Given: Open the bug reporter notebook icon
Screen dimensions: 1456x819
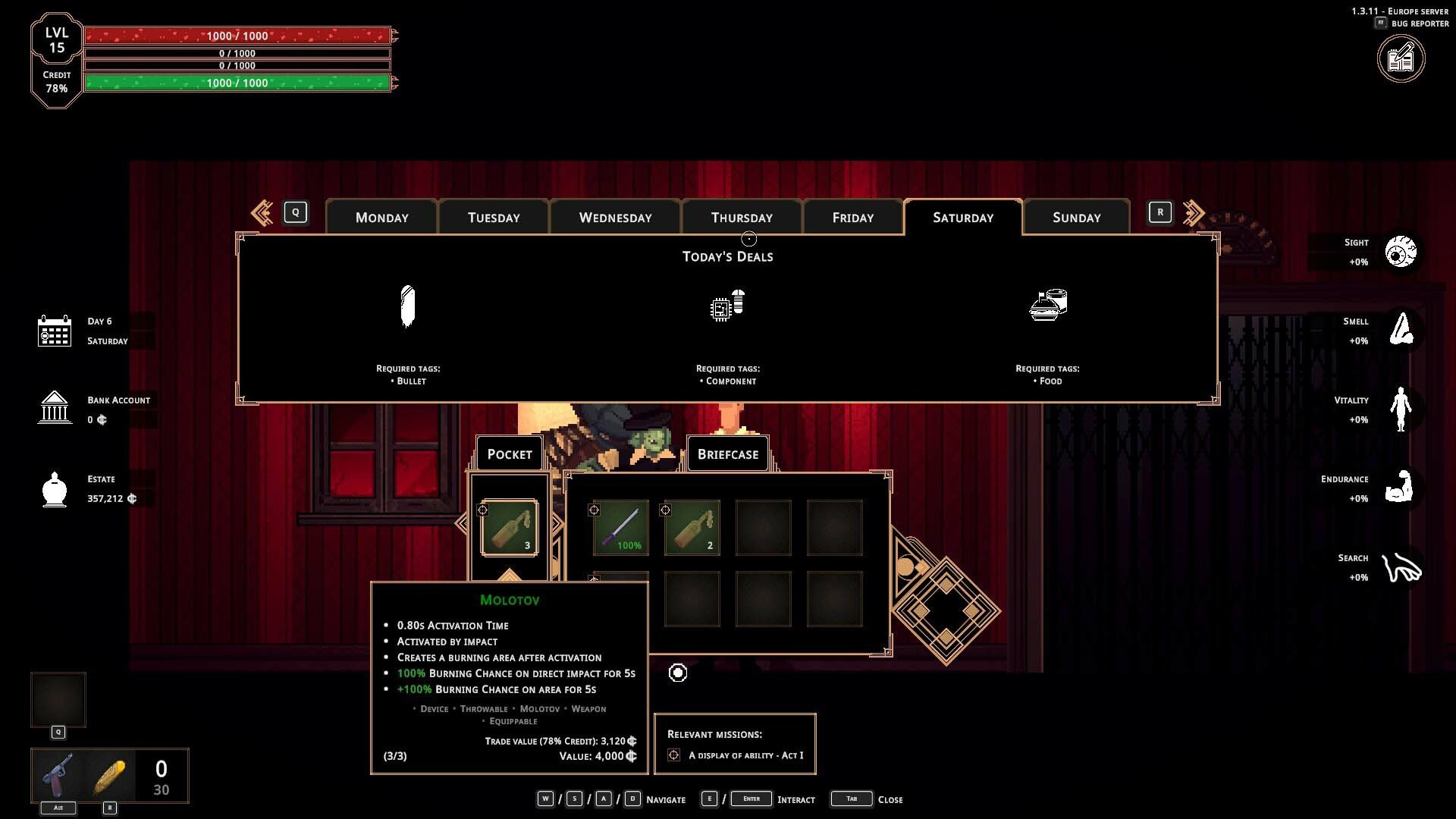Looking at the screenshot, I should click(x=1401, y=59).
